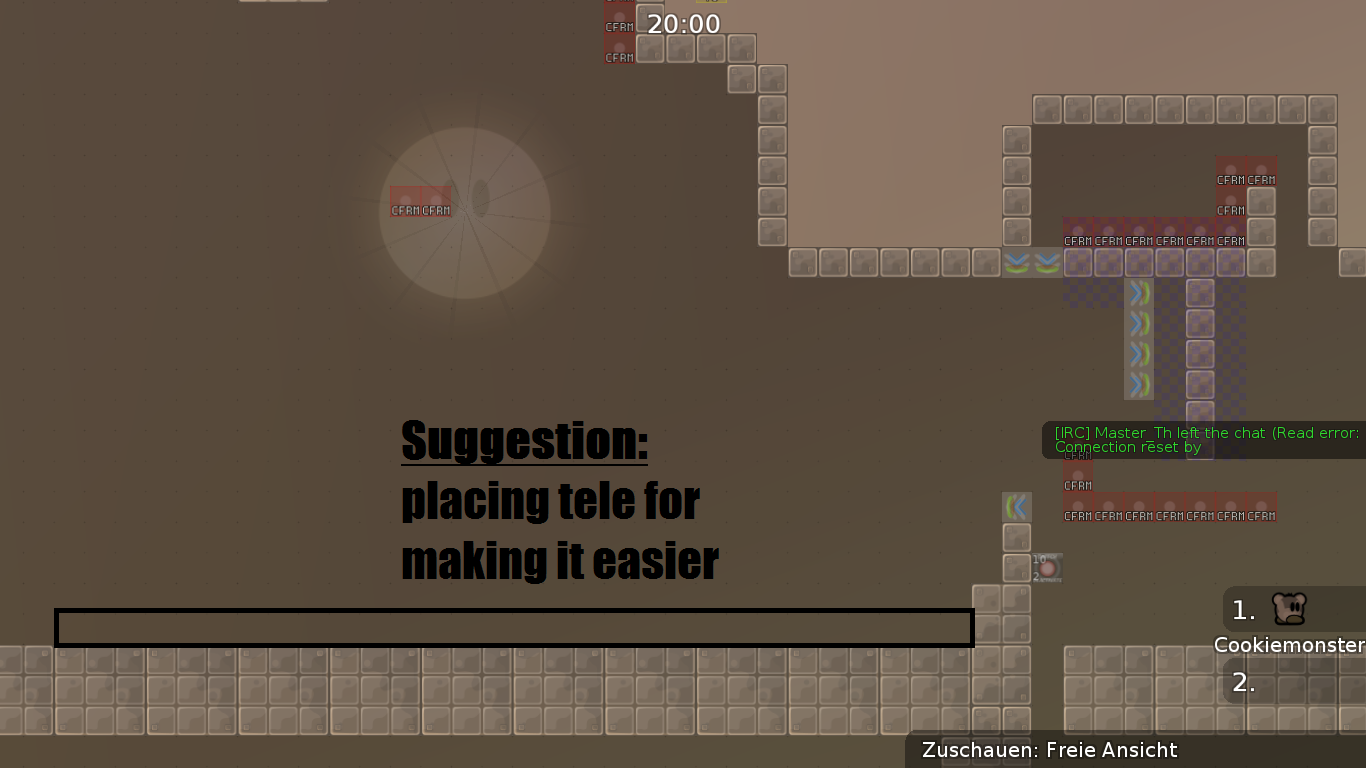Screen dimensions: 1366x768
Task: Click the 20:00 race timer
Action: (x=684, y=23)
